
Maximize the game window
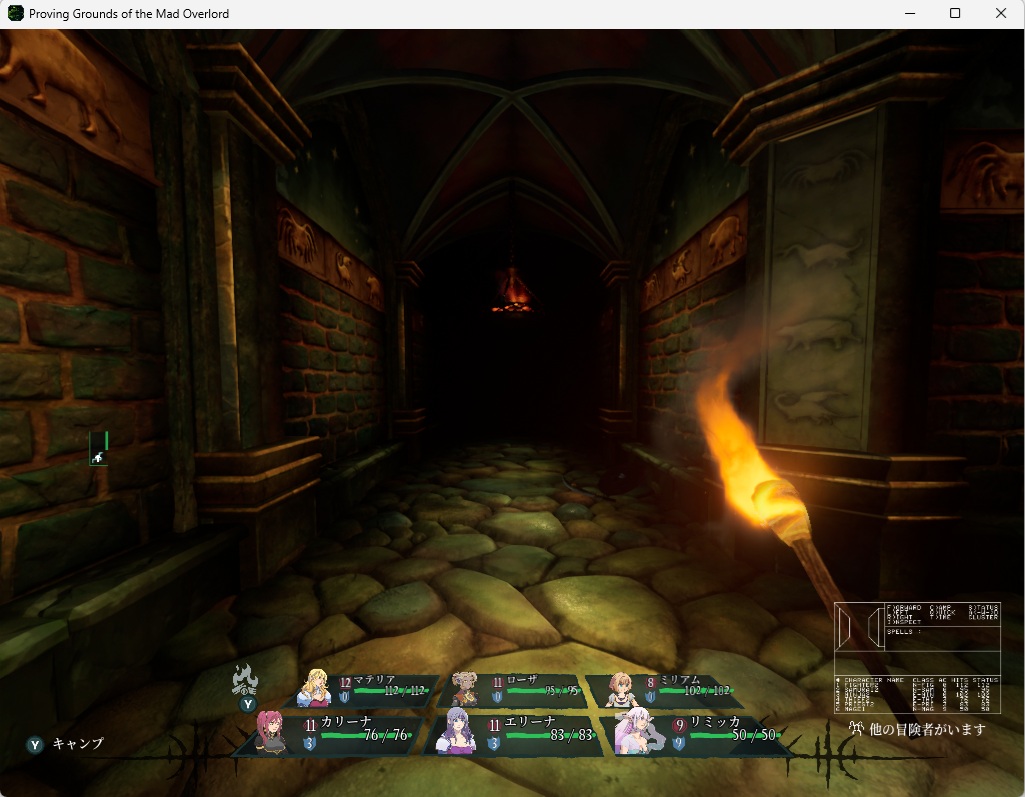coord(955,14)
